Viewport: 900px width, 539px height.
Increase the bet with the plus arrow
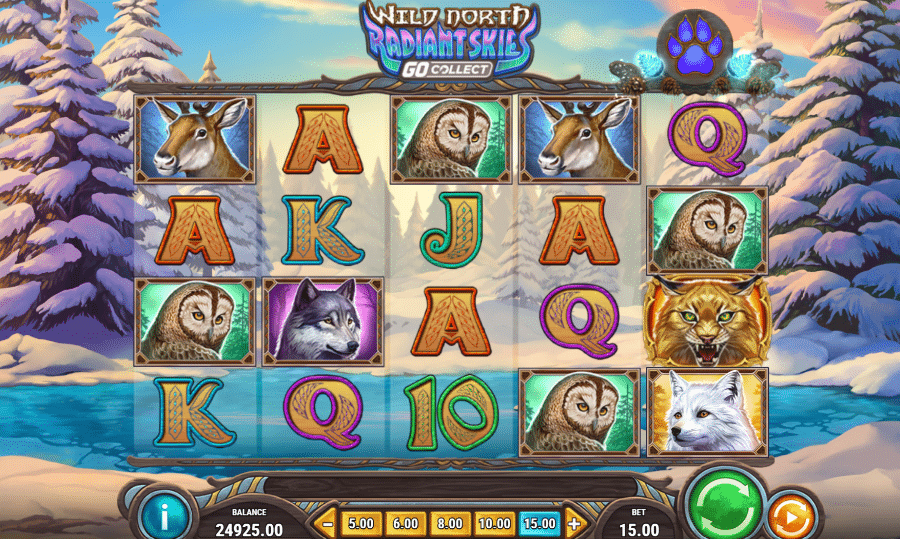(x=574, y=522)
